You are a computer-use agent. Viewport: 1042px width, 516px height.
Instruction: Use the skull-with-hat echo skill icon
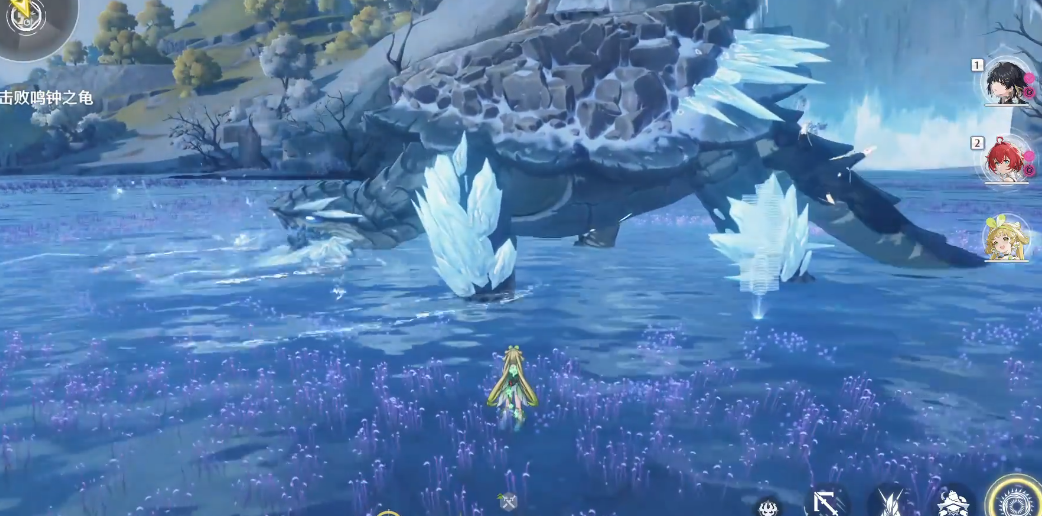[x=955, y=503]
